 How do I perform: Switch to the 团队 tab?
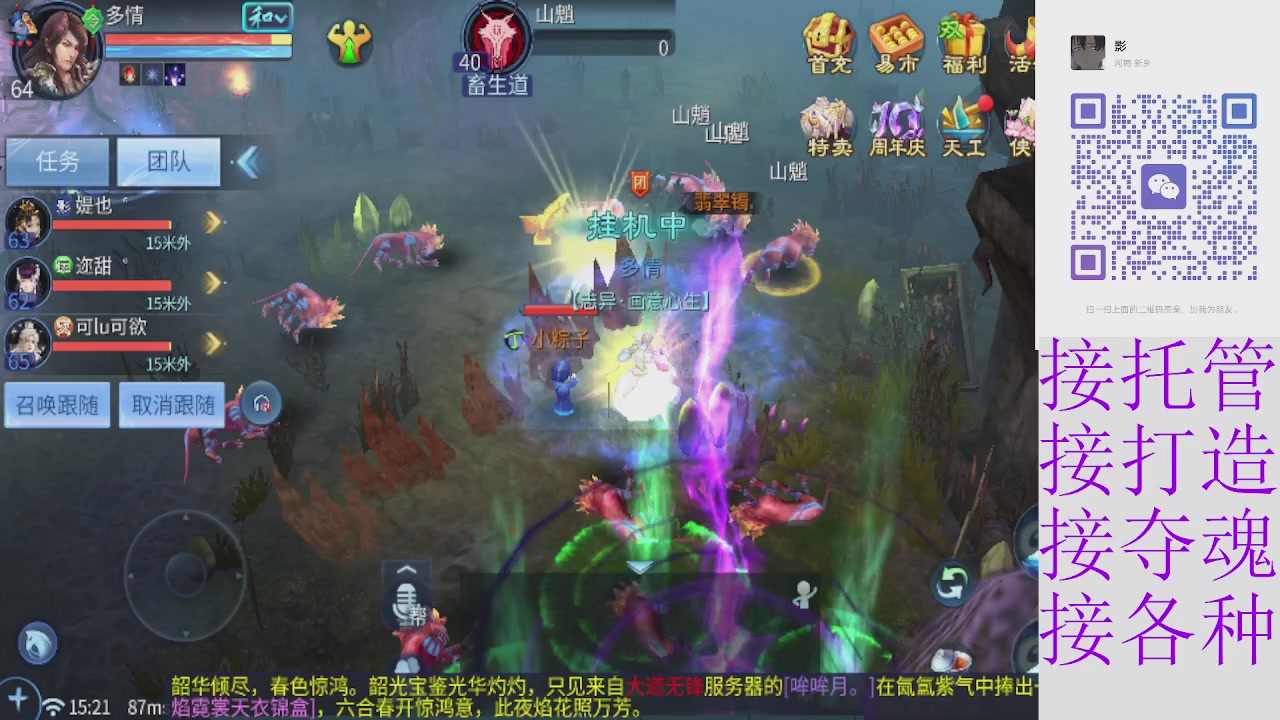pos(167,162)
